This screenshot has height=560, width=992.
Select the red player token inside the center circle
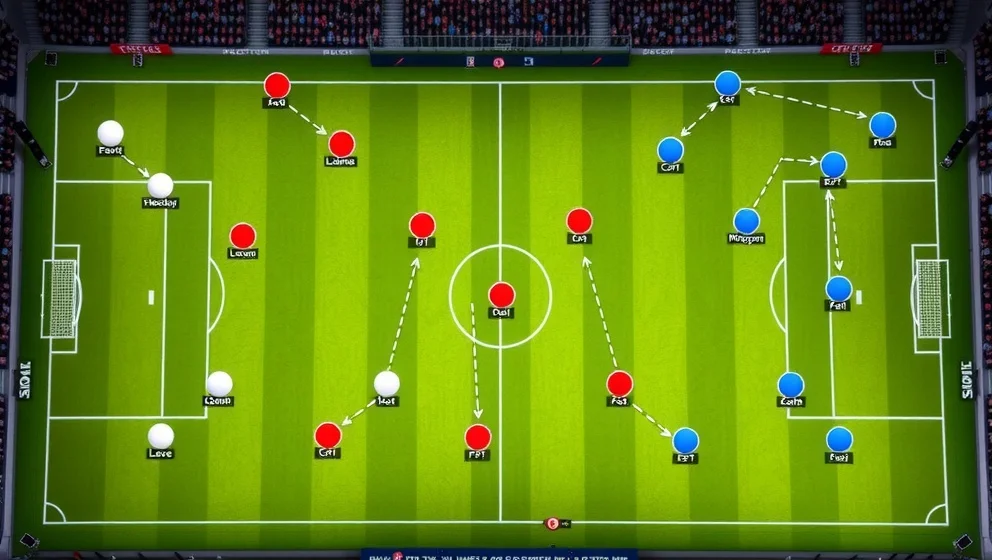[x=501, y=295]
